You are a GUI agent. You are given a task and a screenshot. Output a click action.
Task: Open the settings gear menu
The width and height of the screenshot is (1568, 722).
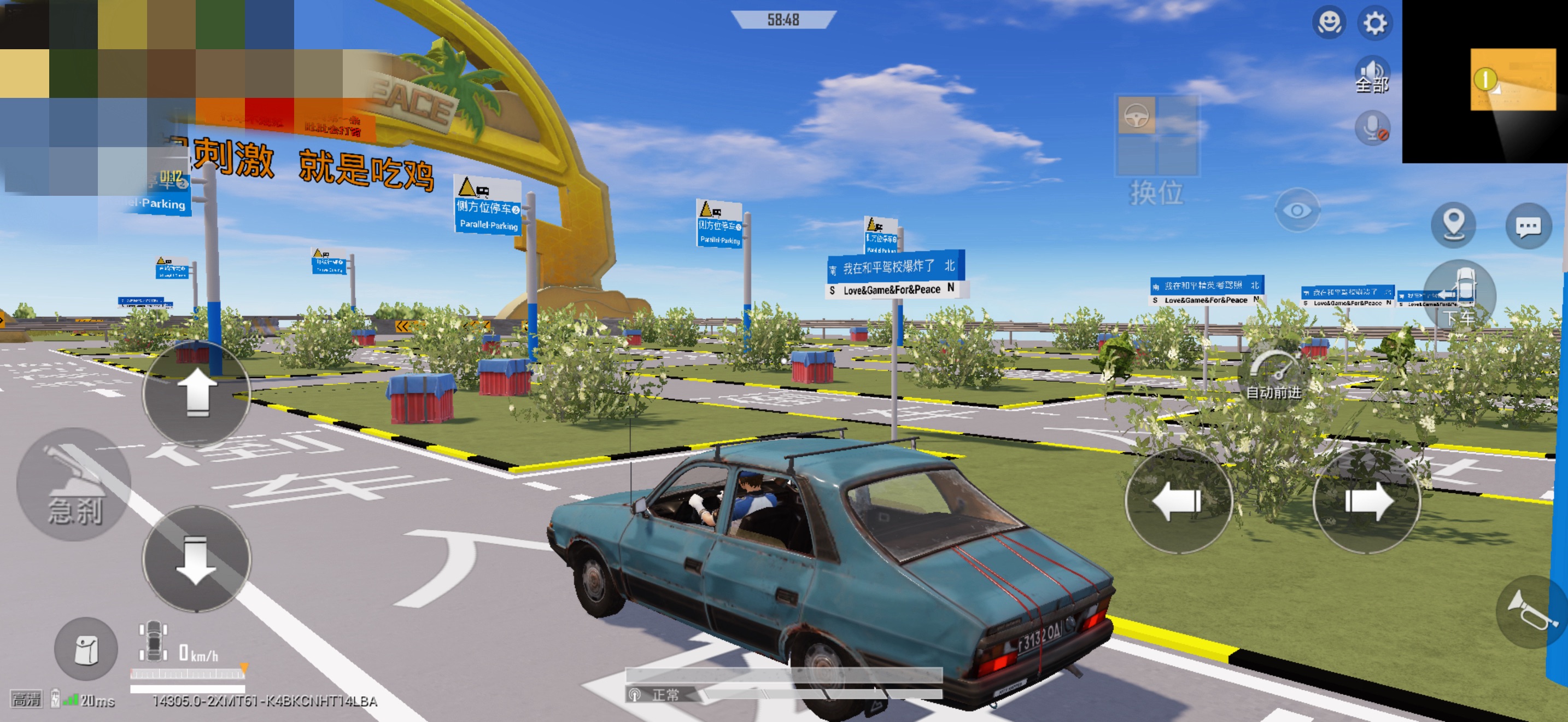coord(1374,24)
